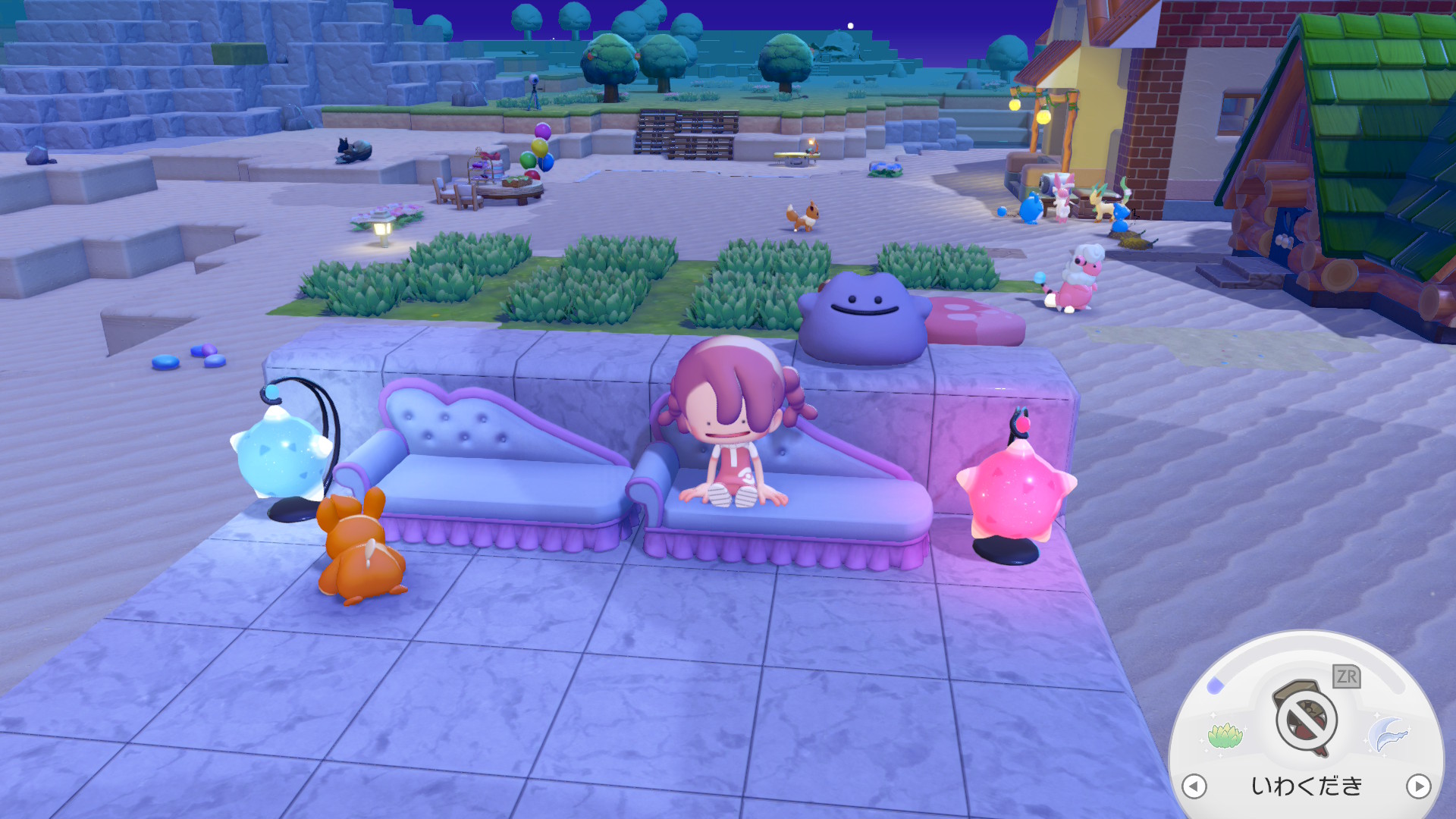Pick the pale blue crescent wing skill
The width and height of the screenshot is (1456, 819).
[1387, 734]
